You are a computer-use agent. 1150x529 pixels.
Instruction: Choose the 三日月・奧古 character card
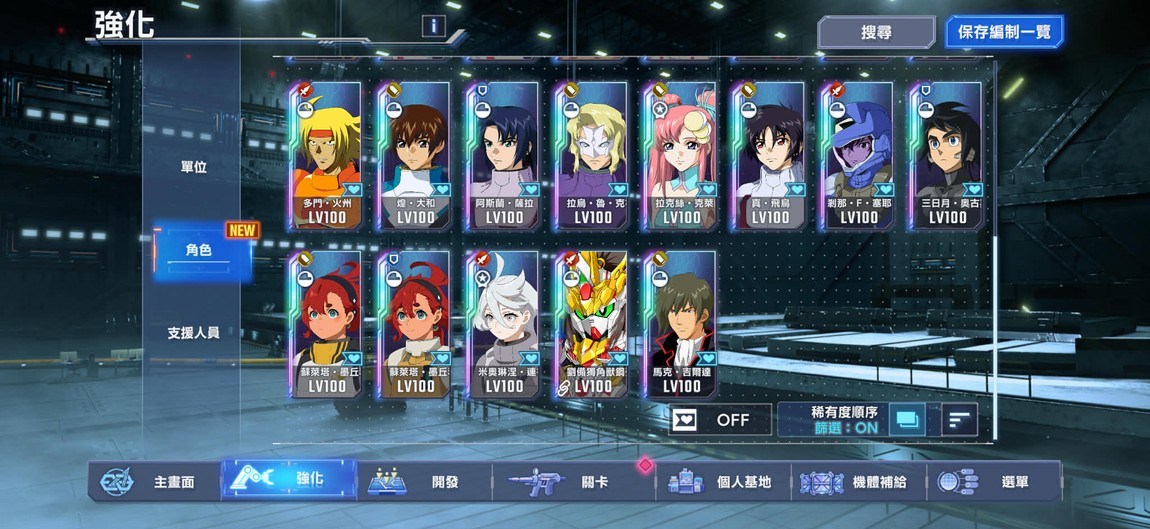click(x=947, y=156)
